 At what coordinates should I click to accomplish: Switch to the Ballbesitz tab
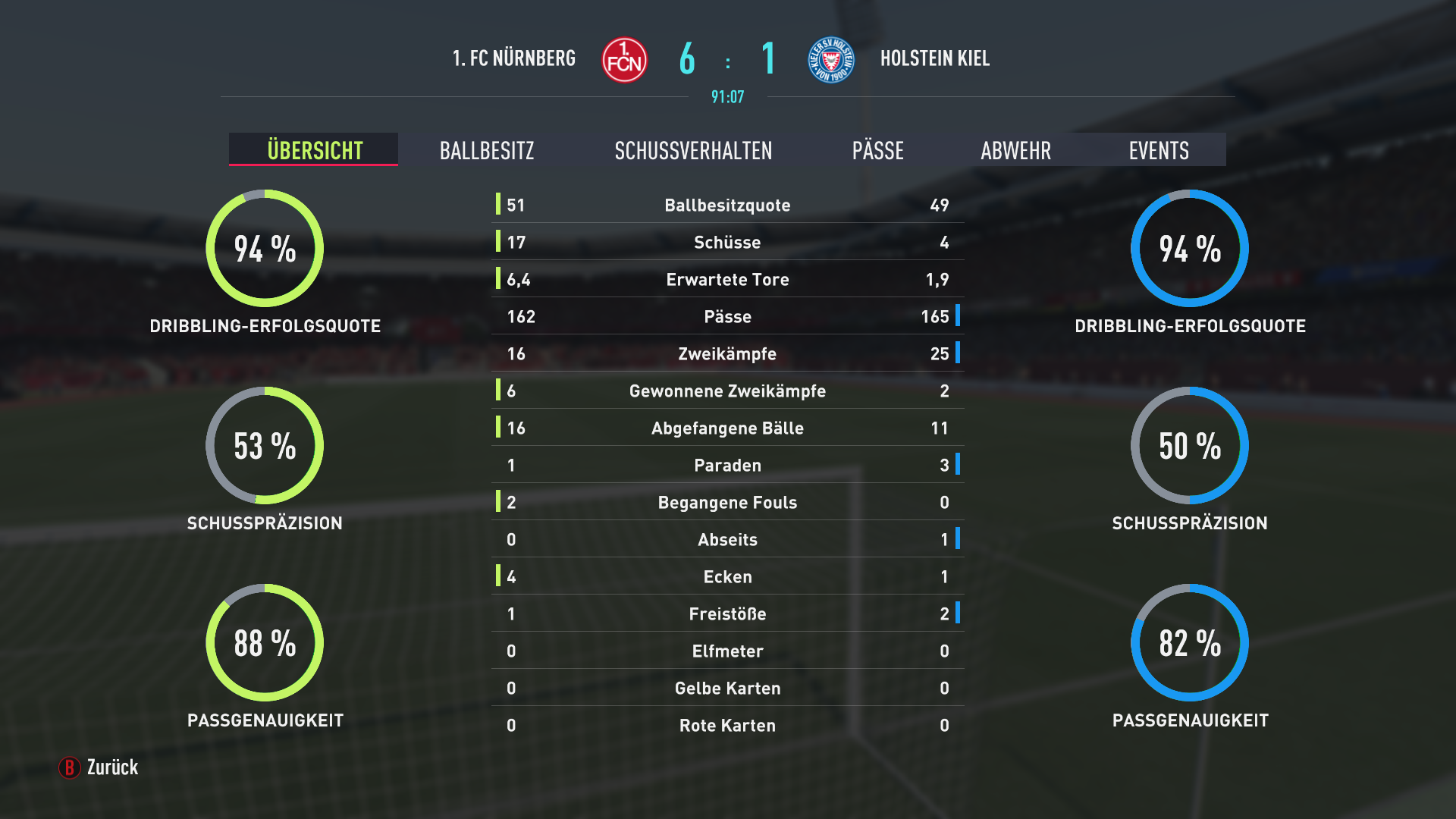tap(487, 150)
